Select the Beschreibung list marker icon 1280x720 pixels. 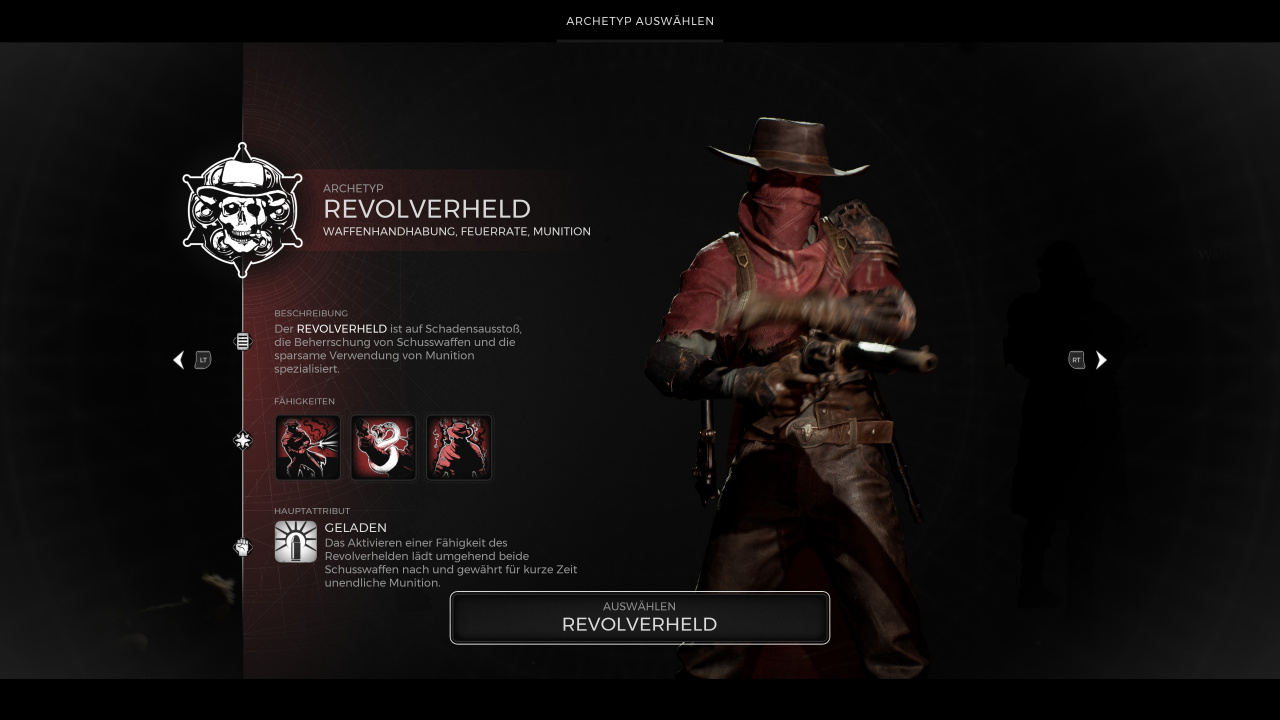point(242,342)
